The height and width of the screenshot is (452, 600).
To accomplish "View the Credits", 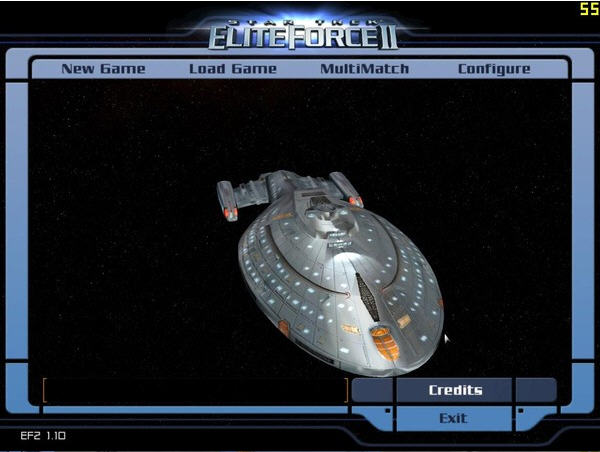I will click(455, 390).
